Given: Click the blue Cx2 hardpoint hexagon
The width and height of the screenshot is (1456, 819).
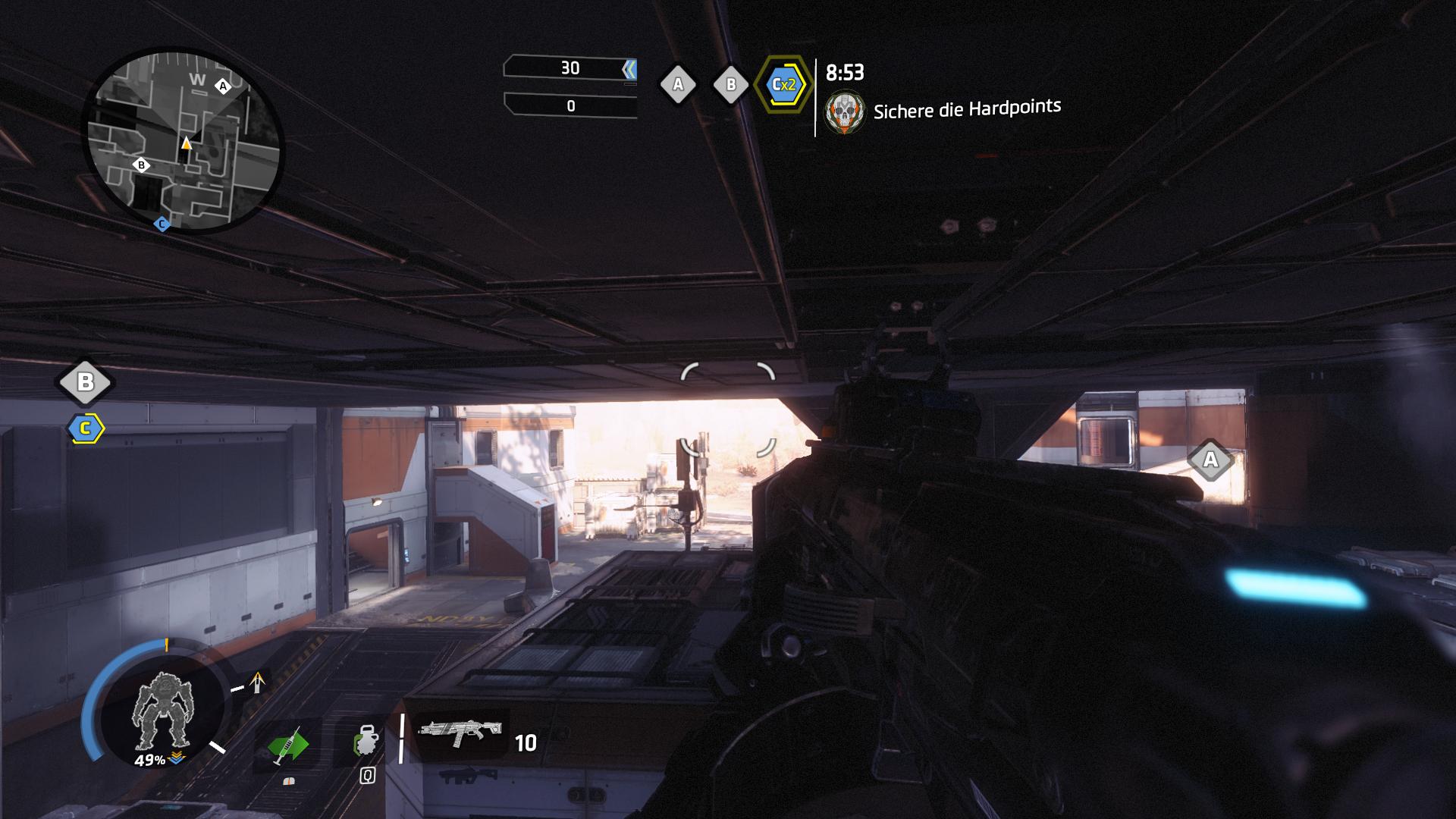Looking at the screenshot, I should (782, 84).
